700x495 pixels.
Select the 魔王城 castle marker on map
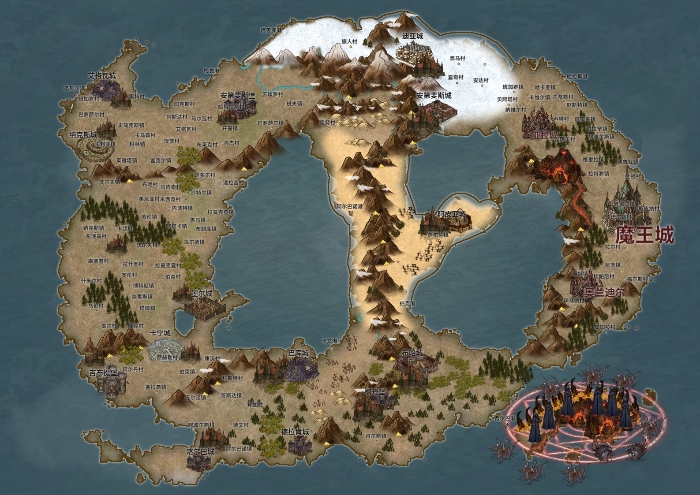(x=628, y=202)
